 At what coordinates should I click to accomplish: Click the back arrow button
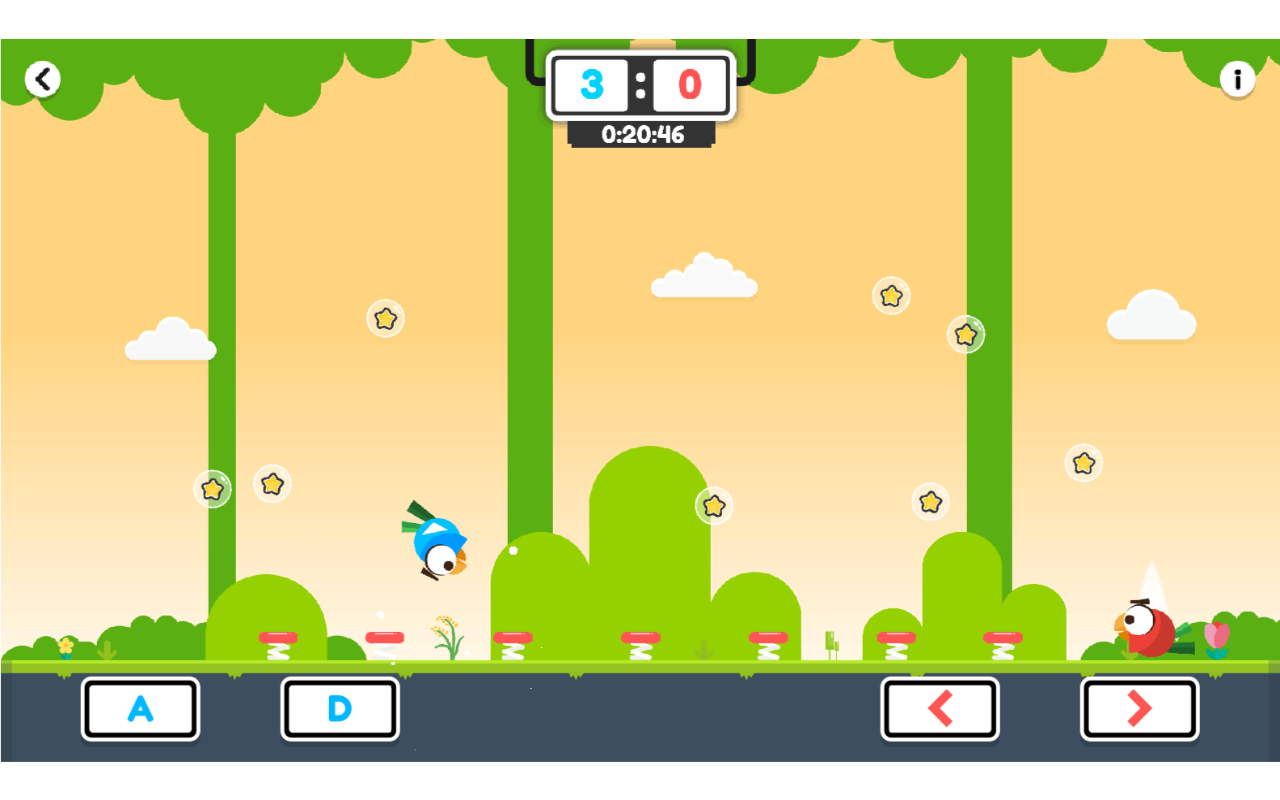(43, 79)
